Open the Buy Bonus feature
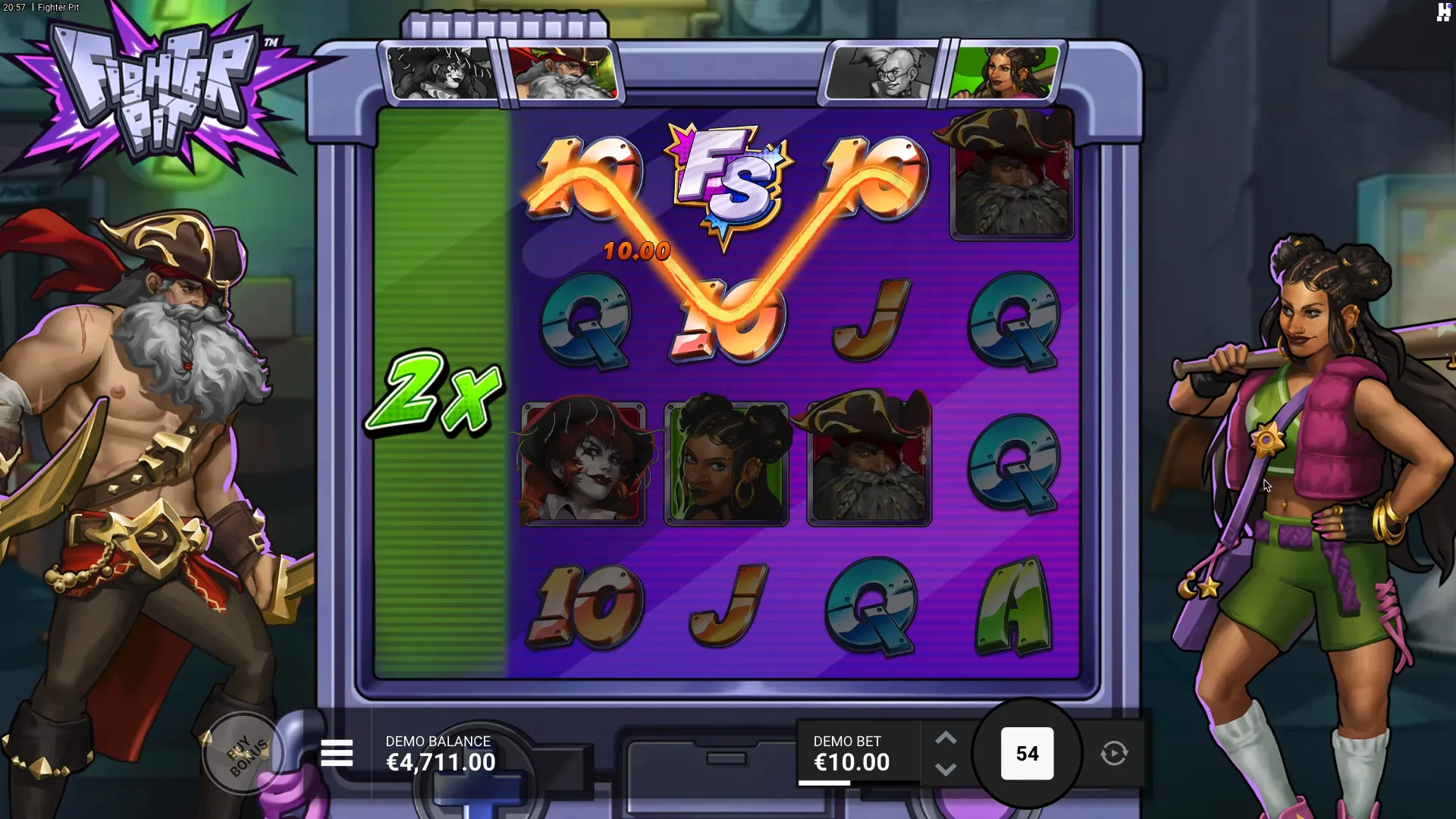 (x=245, y=754)
